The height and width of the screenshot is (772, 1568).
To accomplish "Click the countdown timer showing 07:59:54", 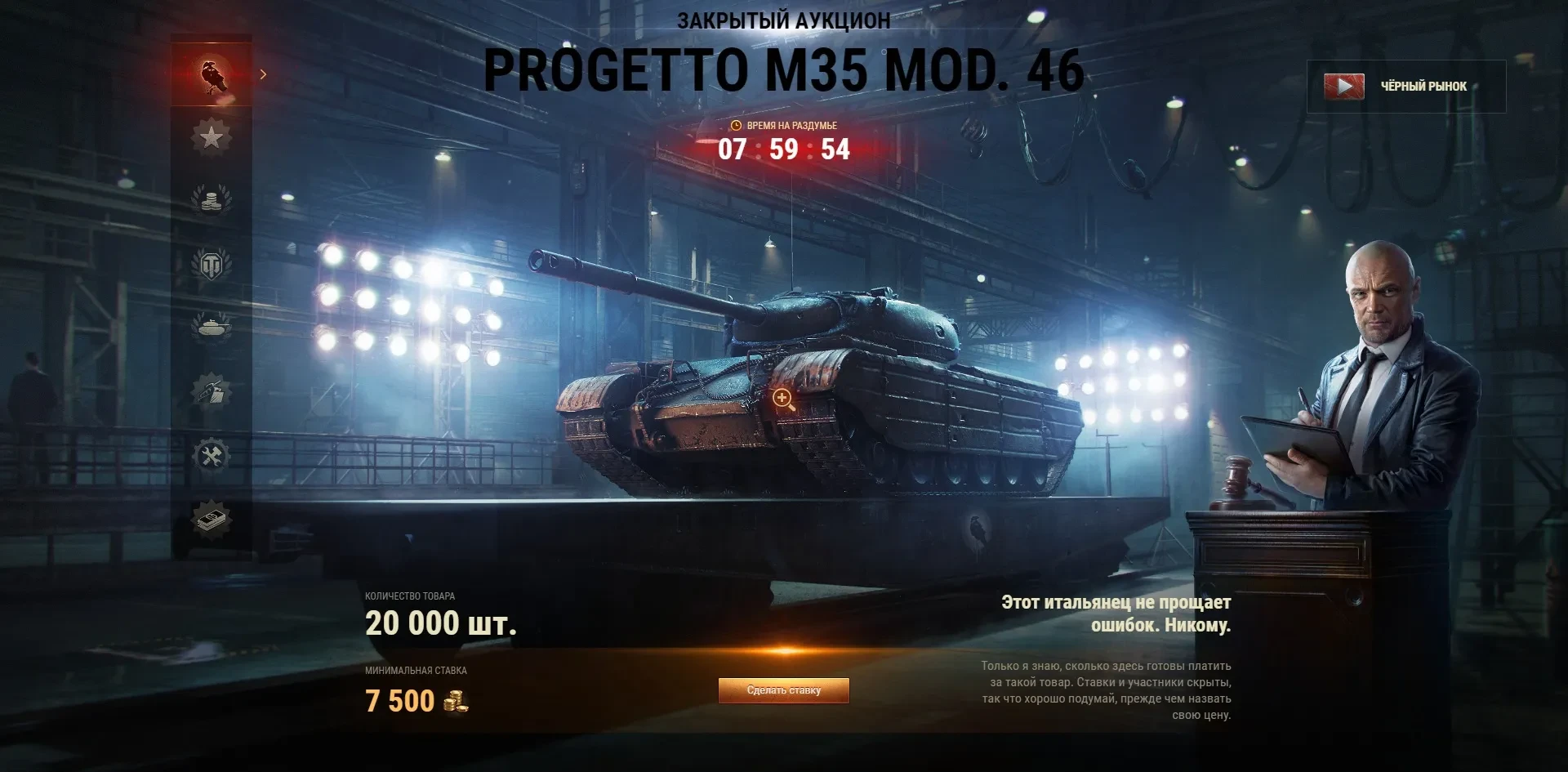I will point(783,150).
